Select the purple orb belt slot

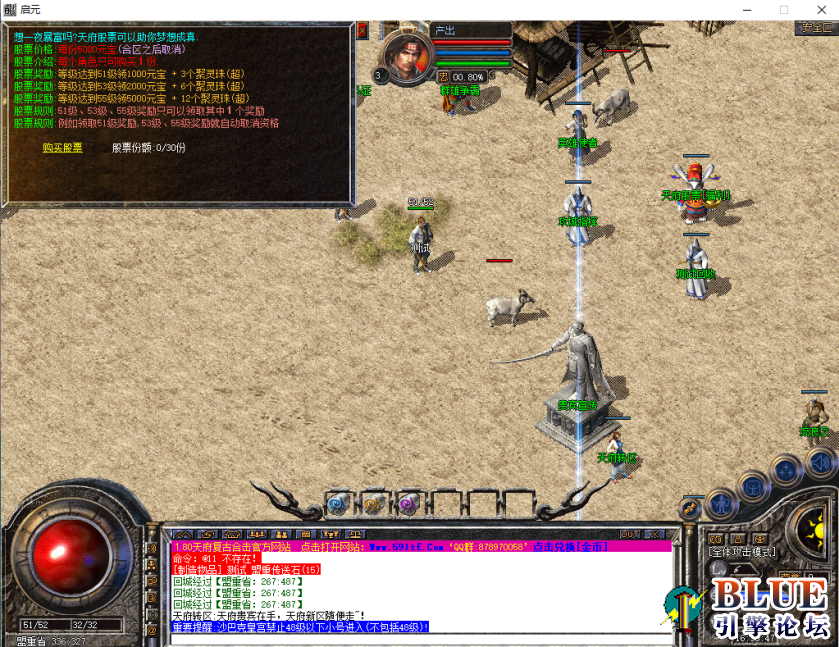tap(407, 503)
